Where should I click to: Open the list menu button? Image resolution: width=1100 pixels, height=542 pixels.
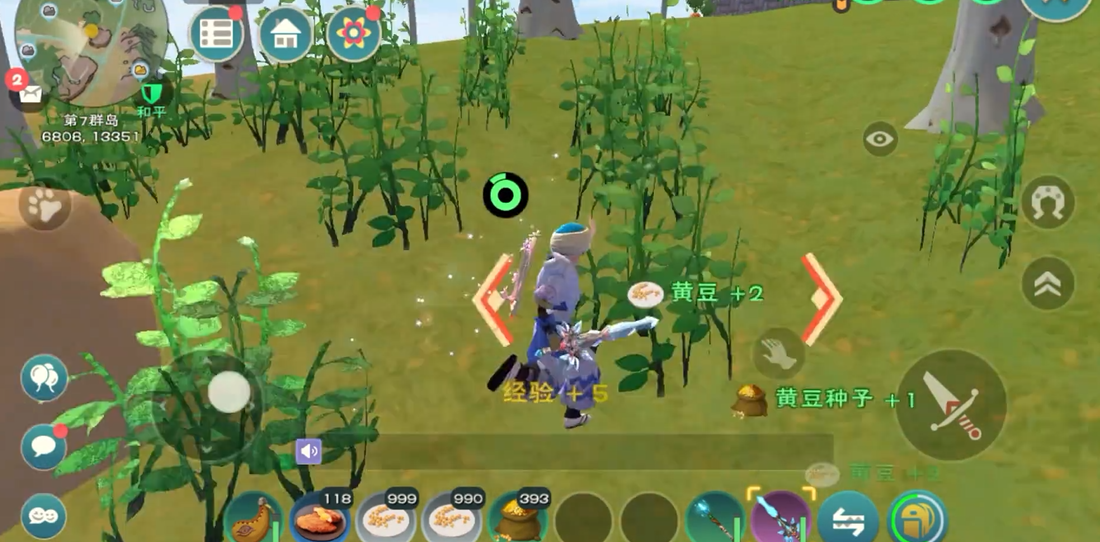coord(217,36)
